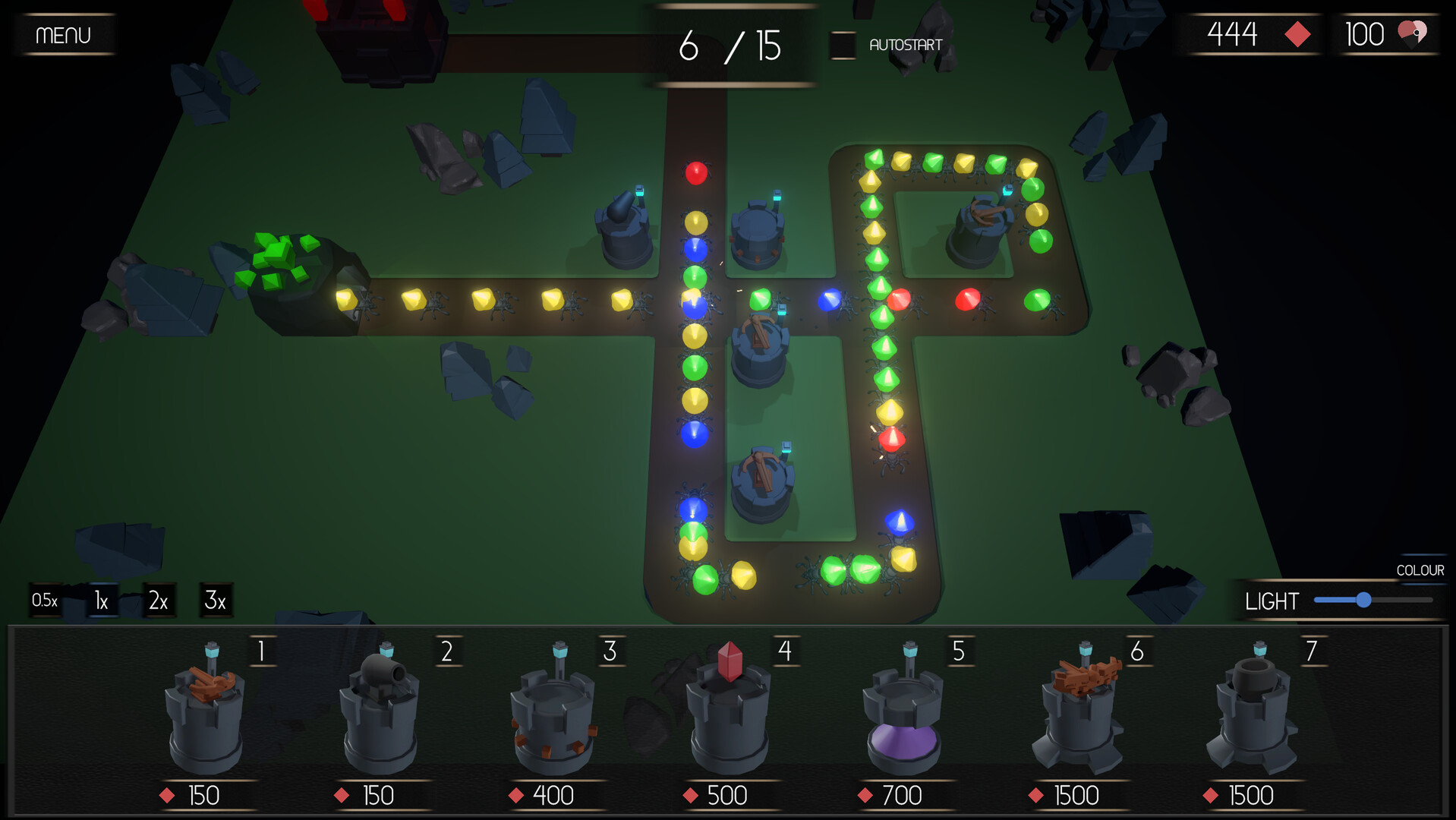Select 1x speed button
The height and width of the screenshot is (820, 1456).
tap(101, 601)
